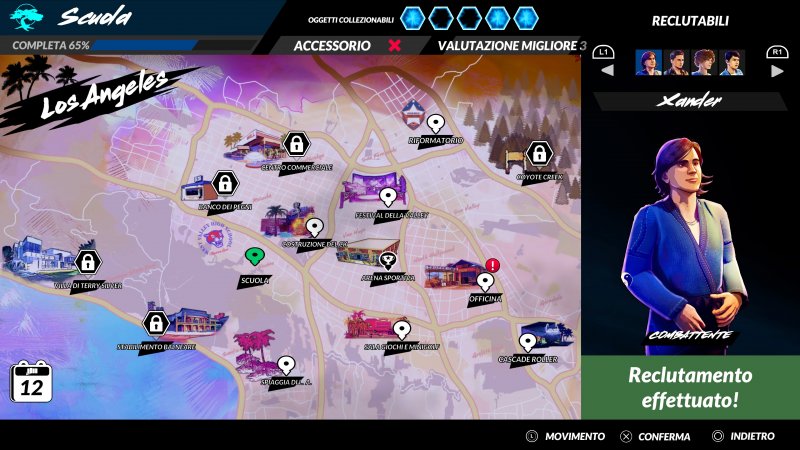
Task: Select the locked Coyote Creek marker
Action: point(538,153)
